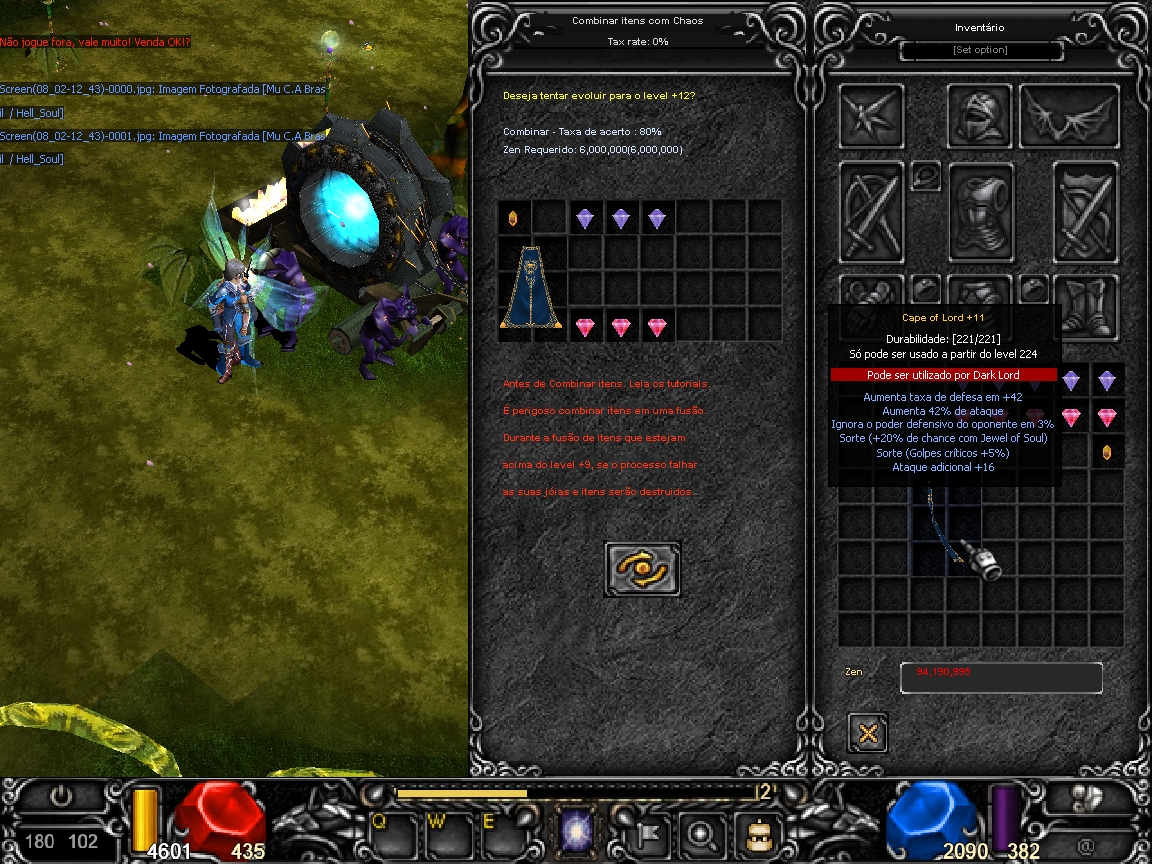Pick the orange jewel in the combine grid
The image size is (1152, 864).
click(514, 218)
